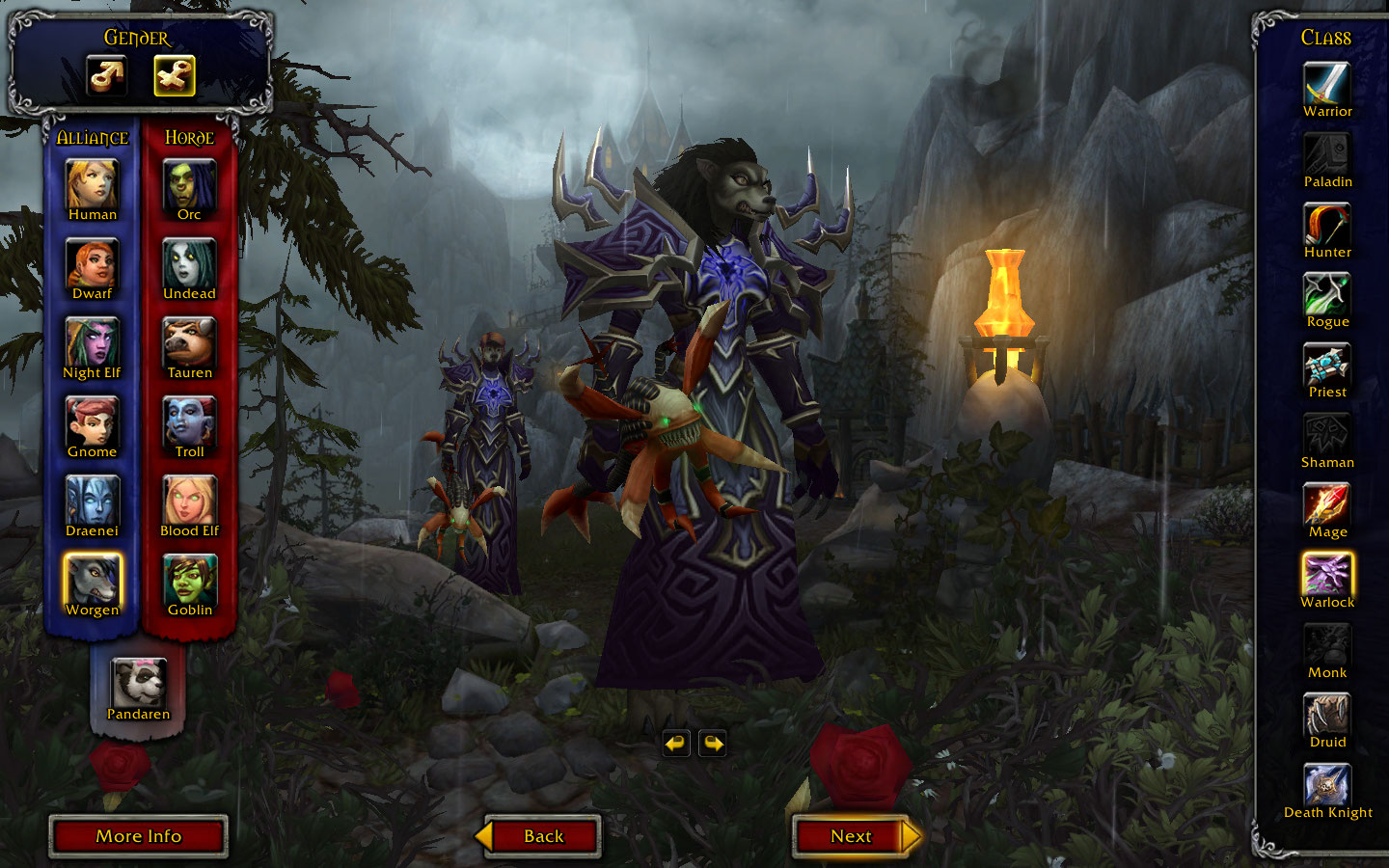Select the Mage class
This screenshot has width=1389, height=868.
coord(1327,504)
